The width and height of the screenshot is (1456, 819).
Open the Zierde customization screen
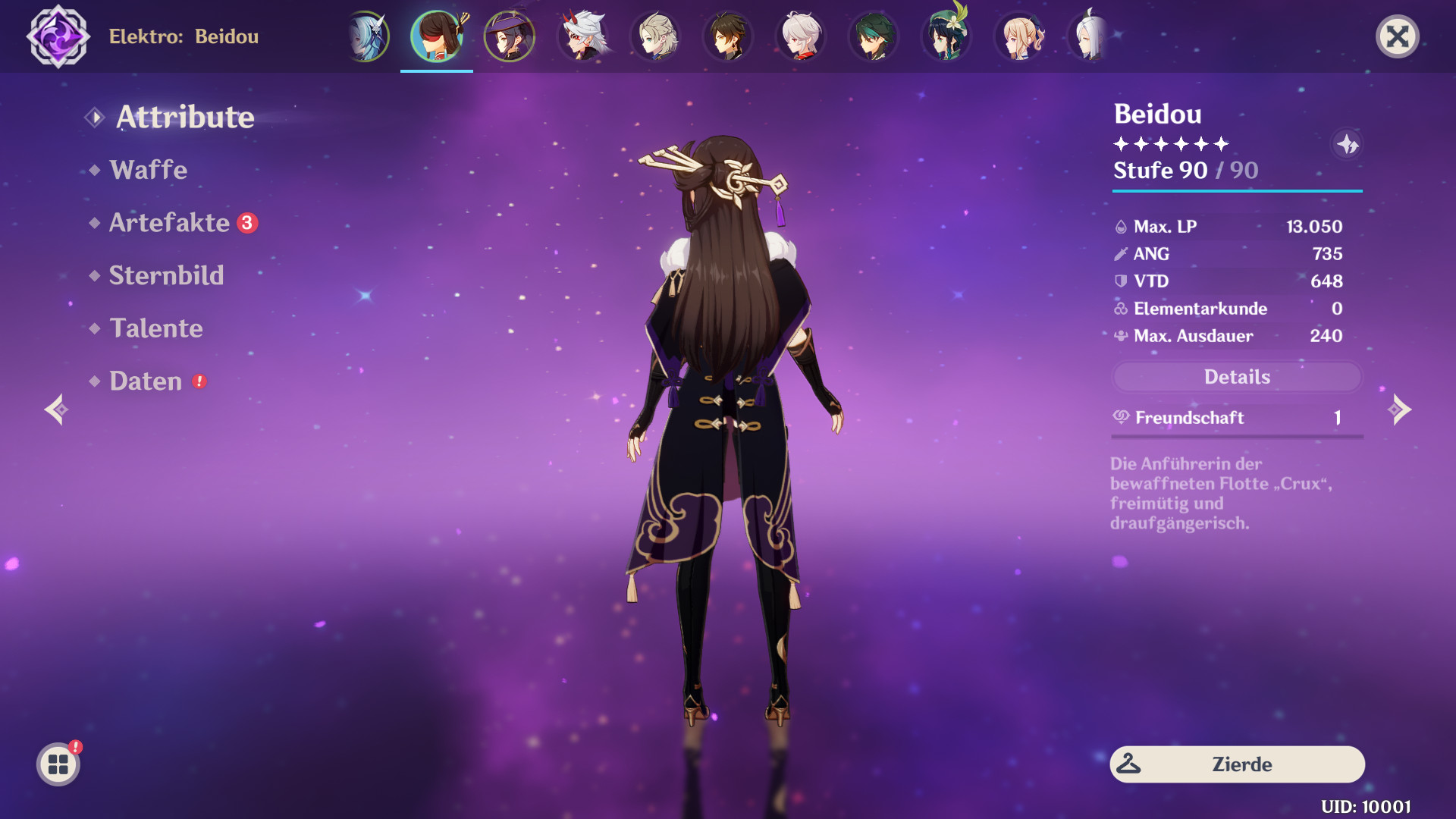pyautogui.click(x=1236, y=764)
